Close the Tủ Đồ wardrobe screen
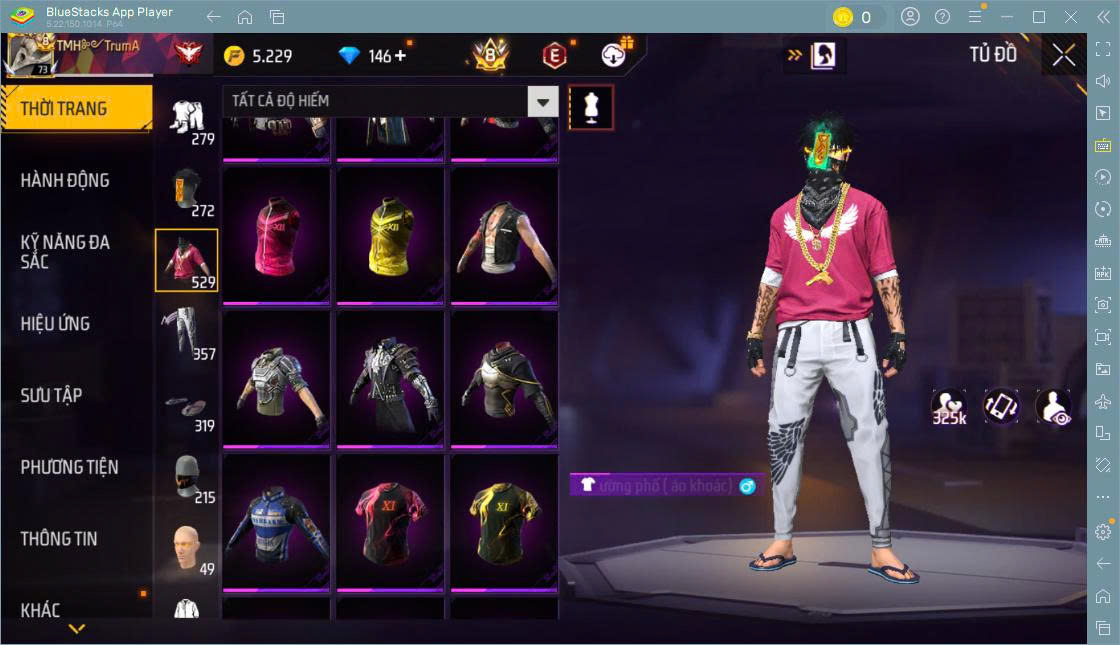Viewport: 1120px width, 645px height. 1064,55
